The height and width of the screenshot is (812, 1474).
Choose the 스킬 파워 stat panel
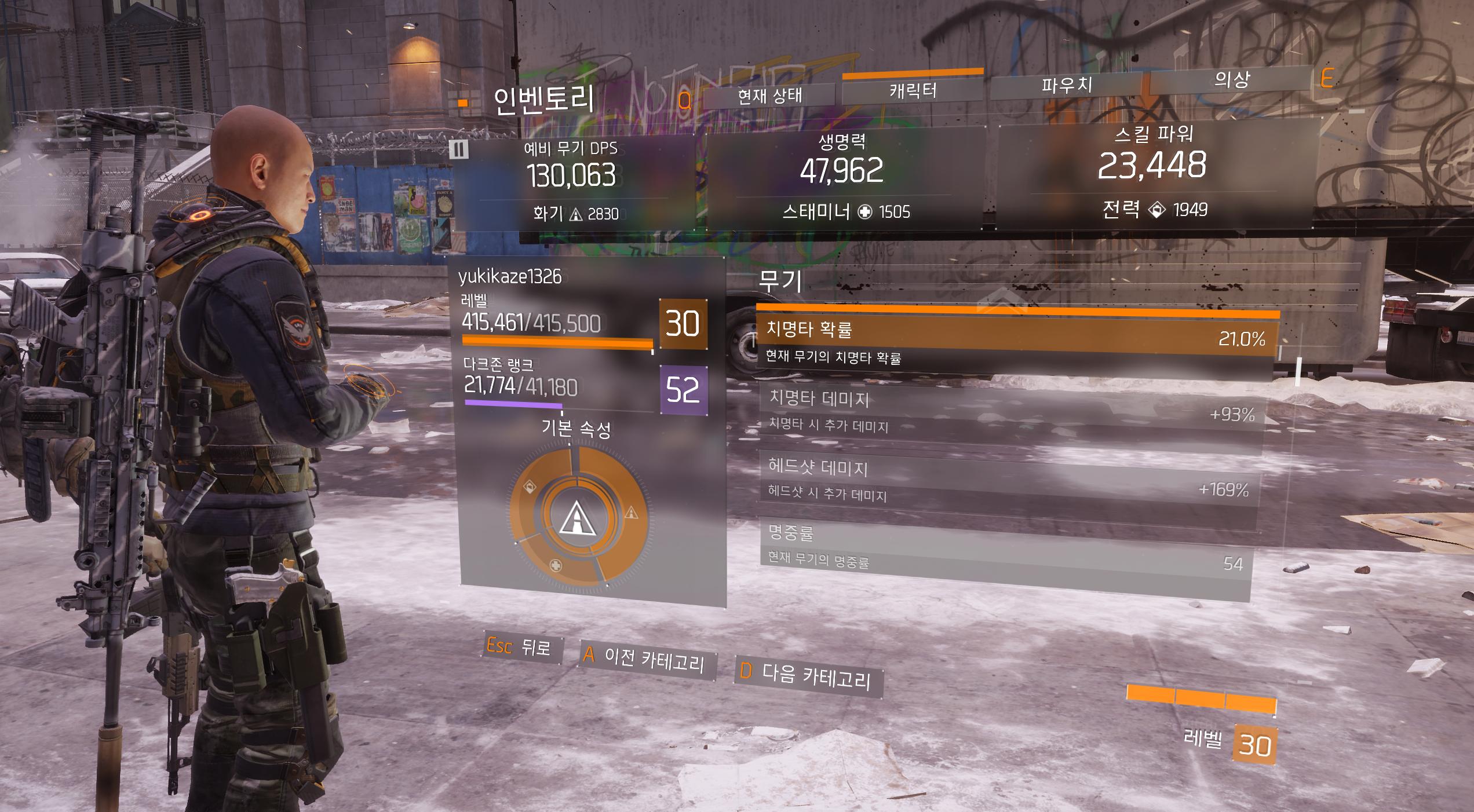click(x=1154, y=172)
